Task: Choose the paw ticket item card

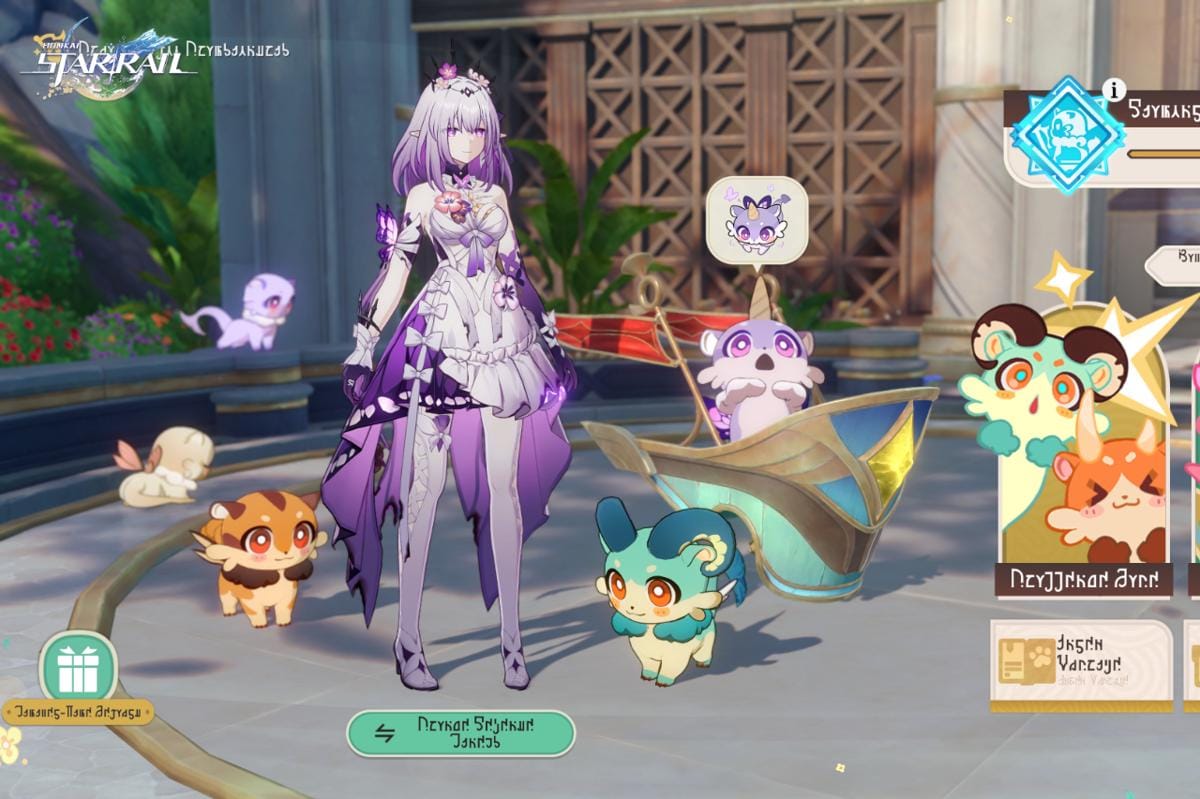Action: [1081, 664]
